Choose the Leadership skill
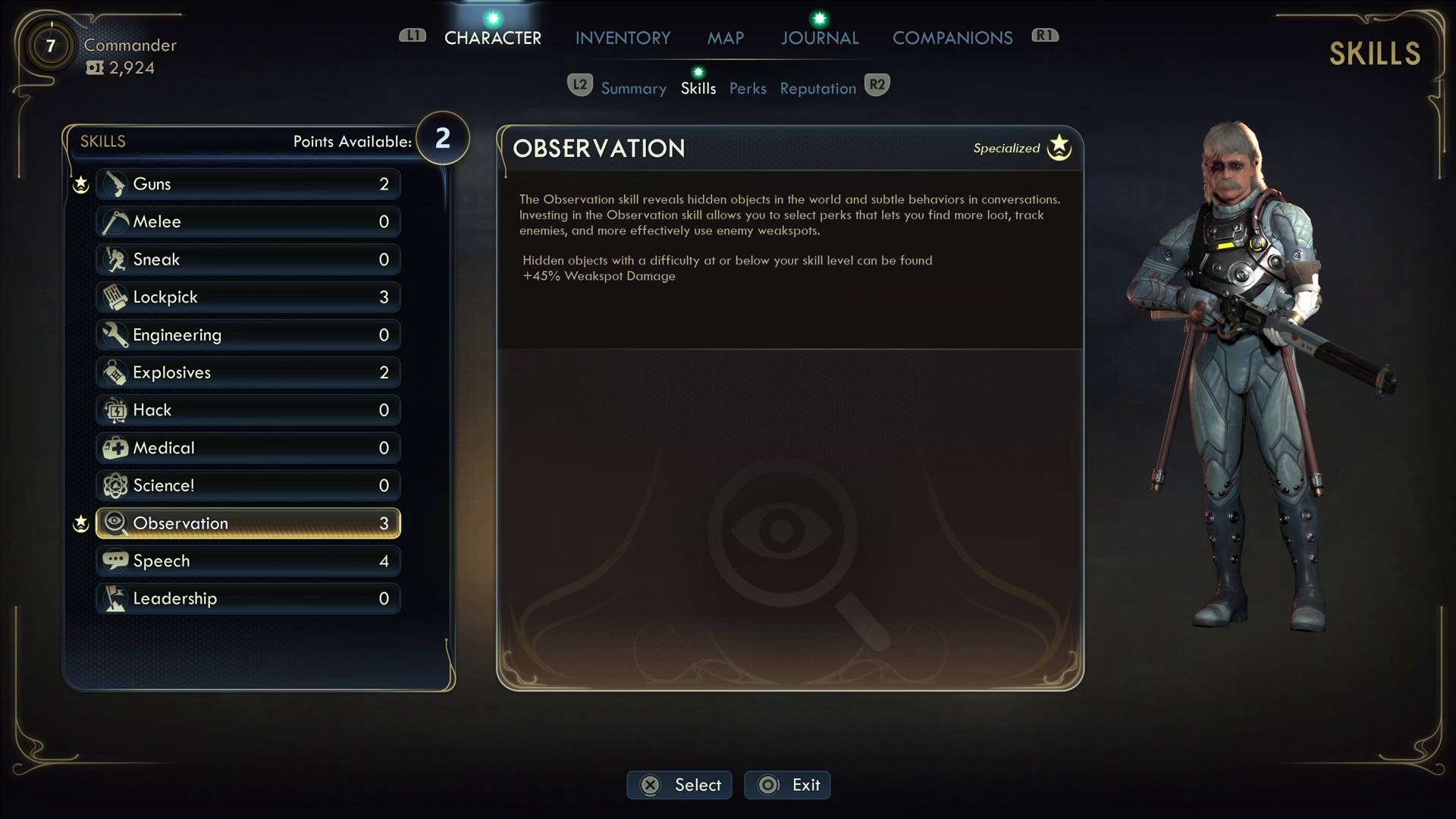This screenshot has height=819, width=1456. pos(248,598)
